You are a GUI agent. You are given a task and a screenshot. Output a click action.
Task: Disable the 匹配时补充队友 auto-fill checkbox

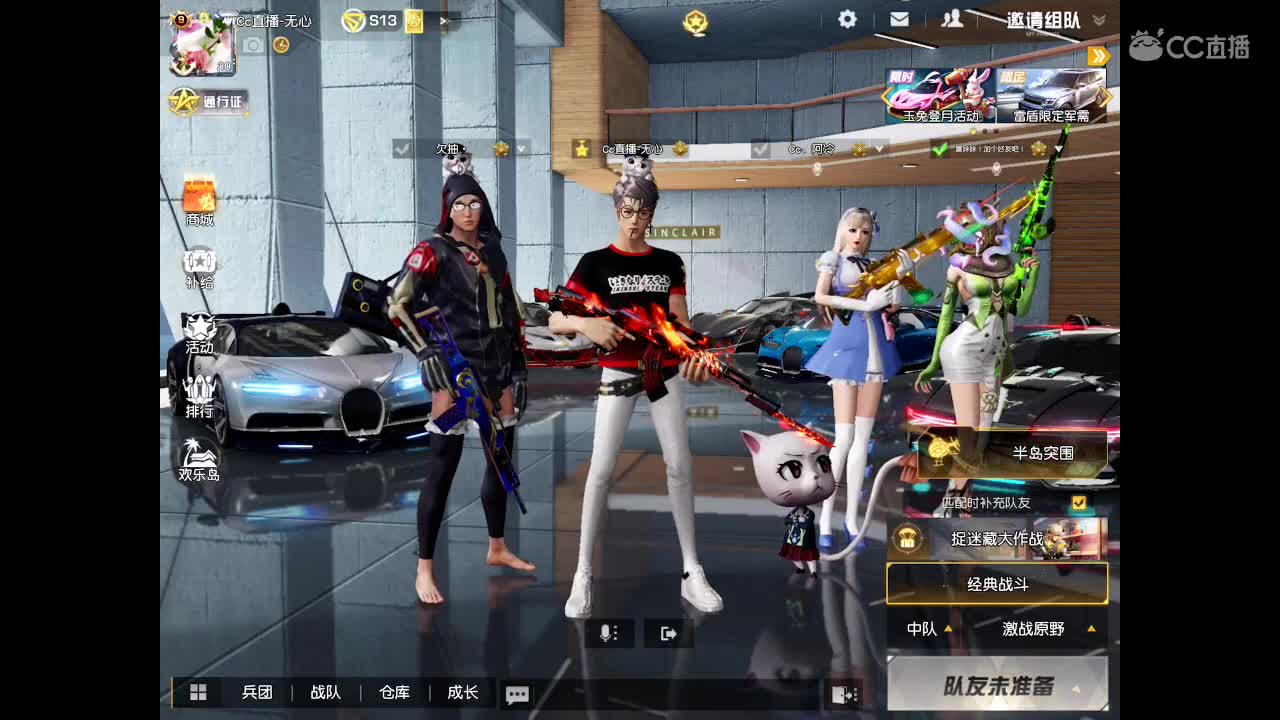click(x=1079, y=504)
